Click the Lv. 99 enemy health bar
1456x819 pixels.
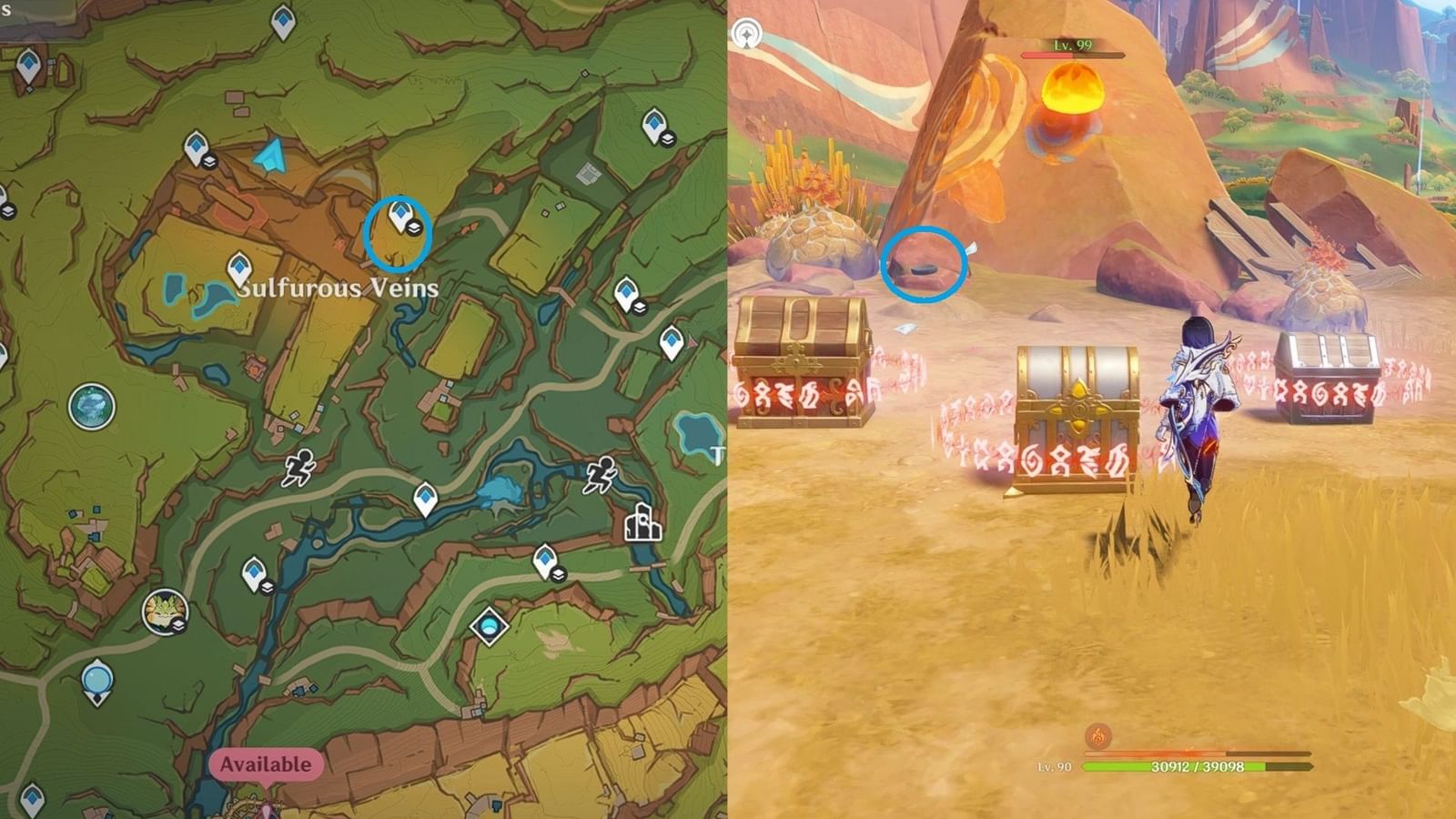pos(1074,53)
